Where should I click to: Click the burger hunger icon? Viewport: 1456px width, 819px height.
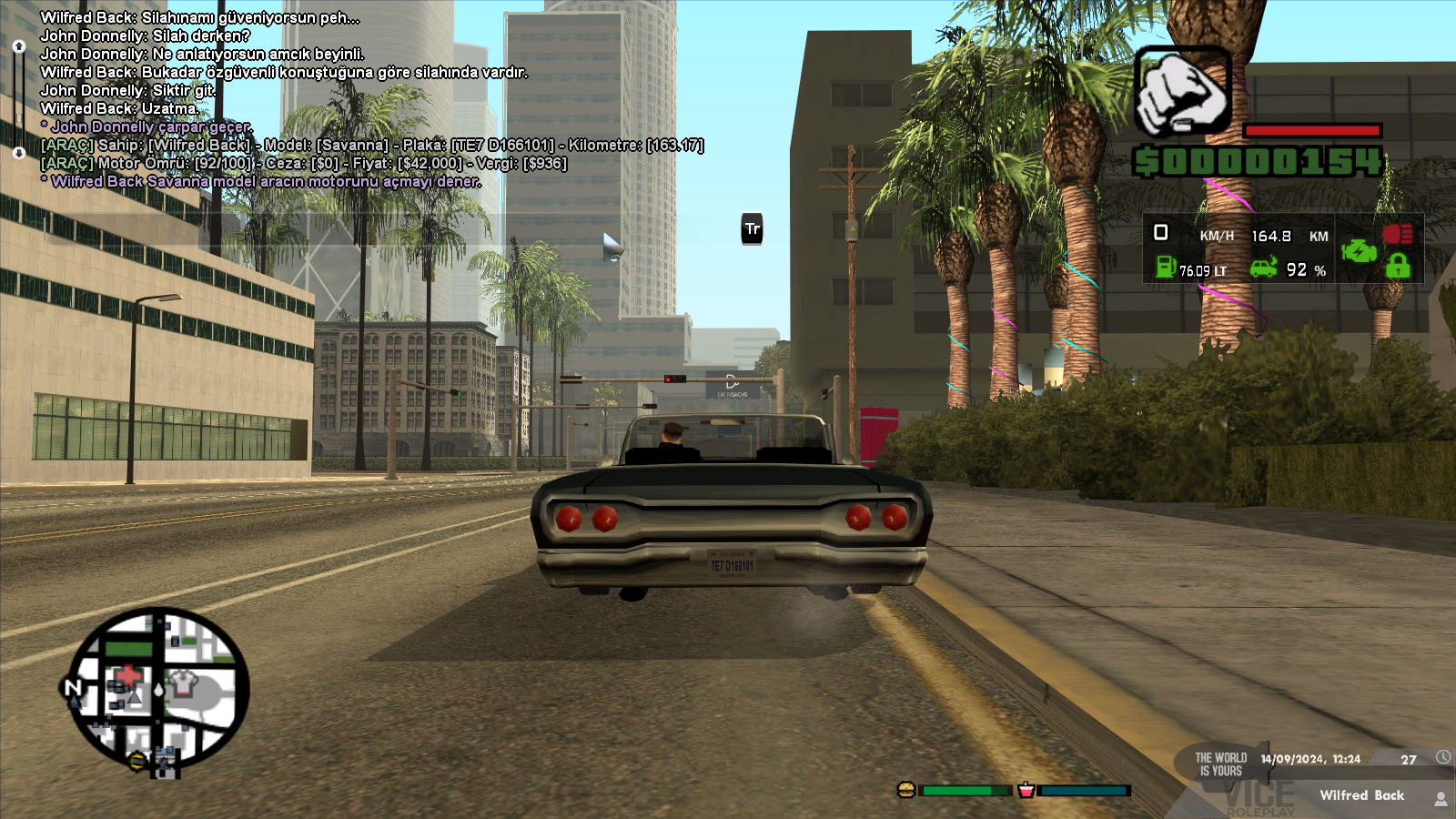coord(905,790)
